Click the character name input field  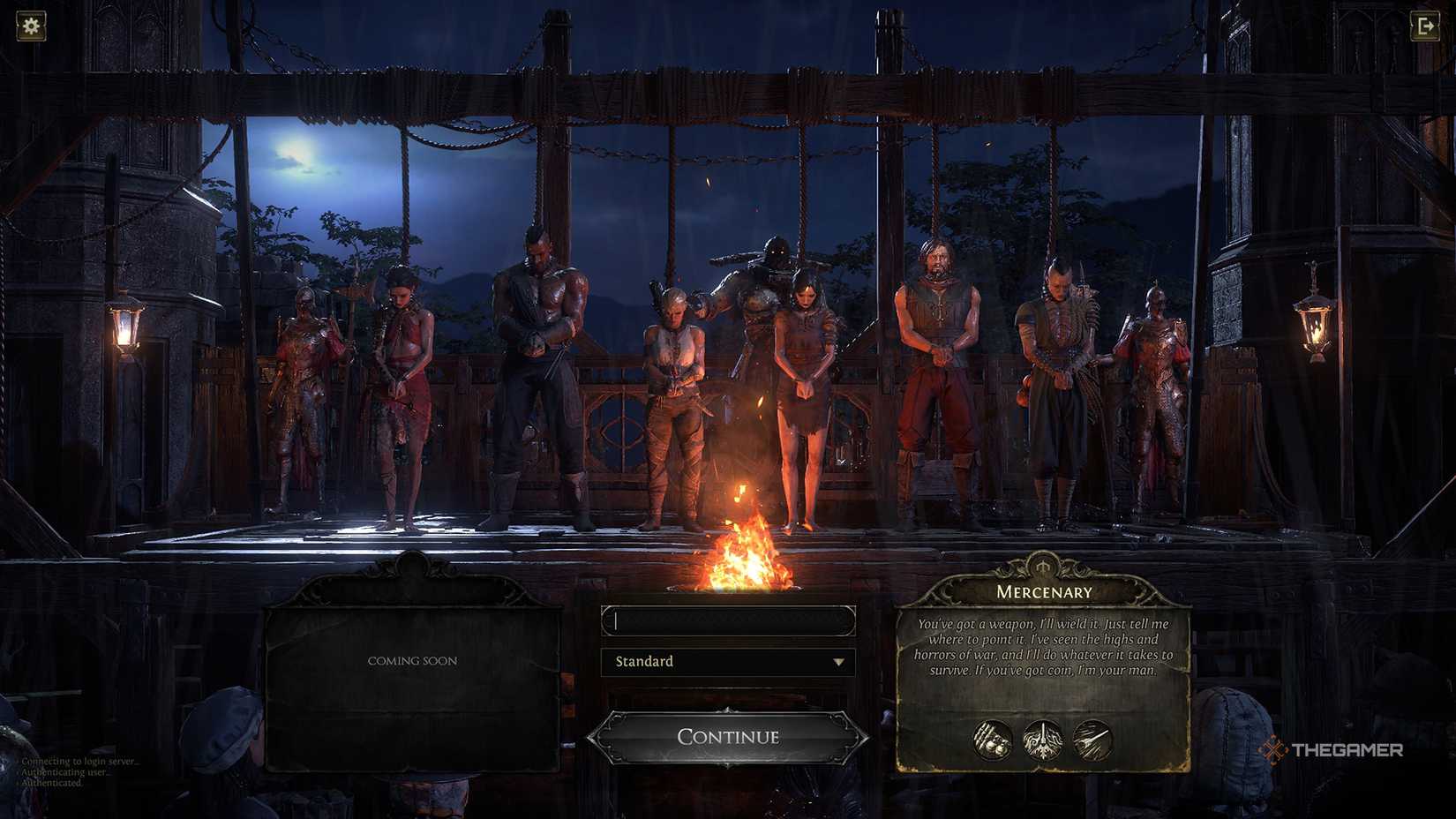click(726, 620)
